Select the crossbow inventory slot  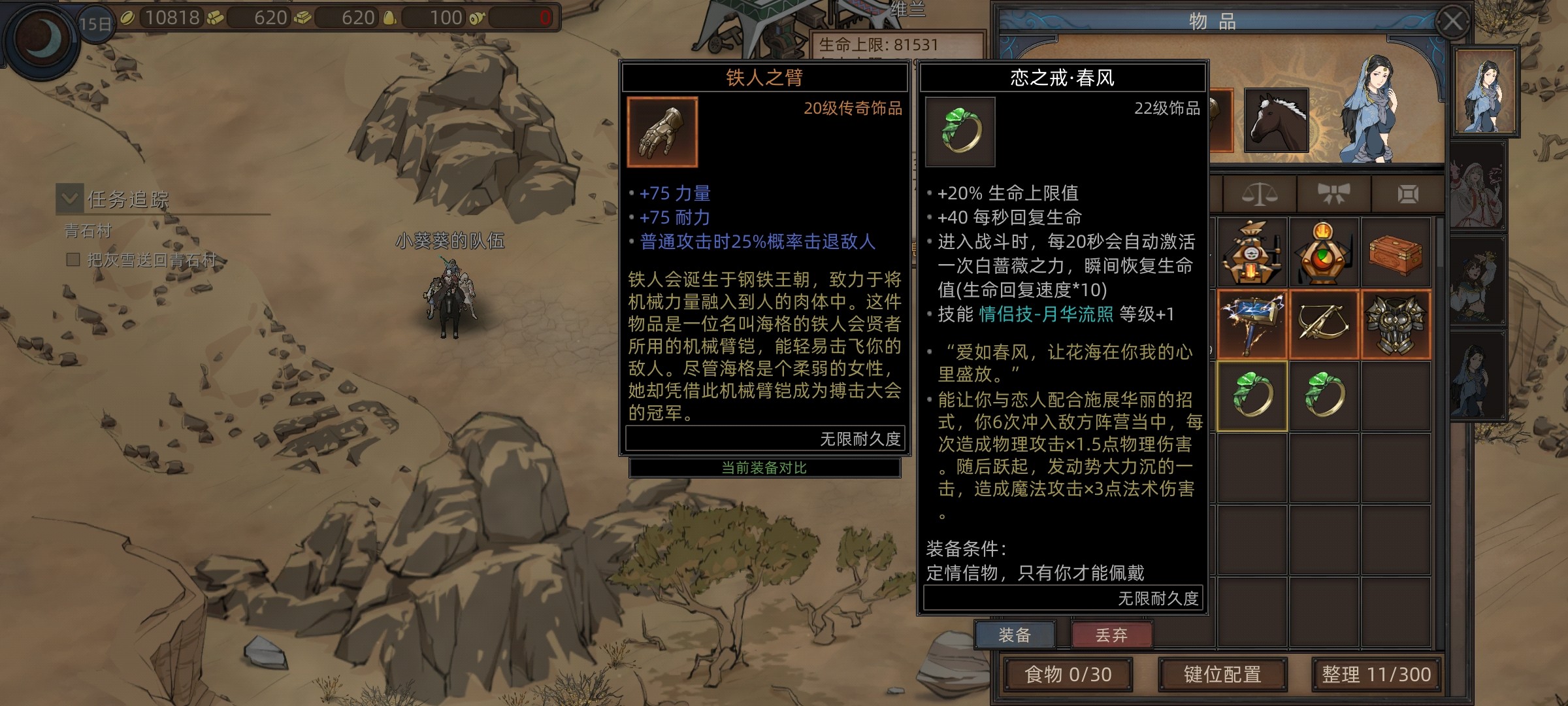(x=1324, y=325)
